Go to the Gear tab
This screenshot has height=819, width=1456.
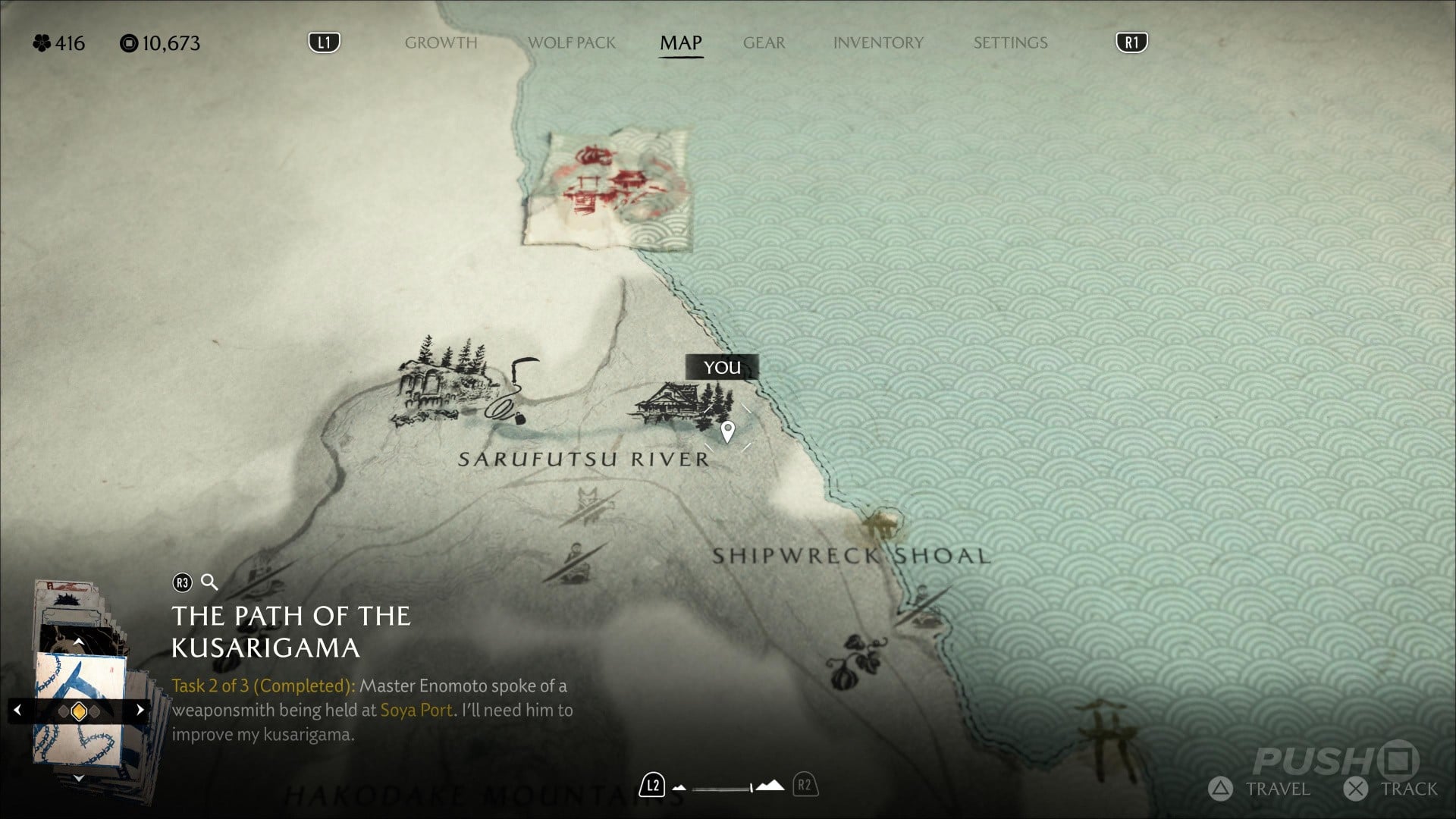pyautogui.click(x=764, y=43)
